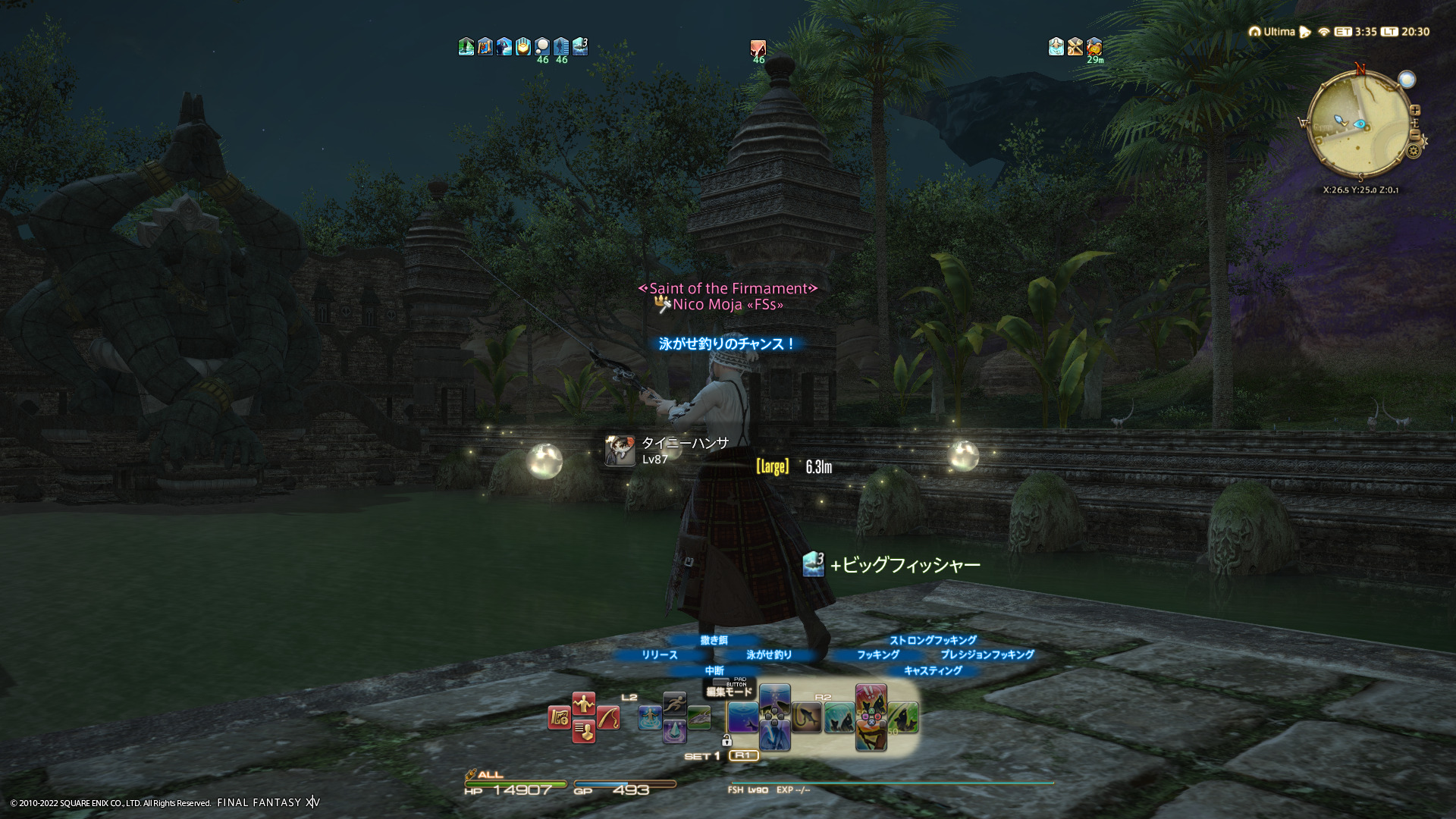
Task: Check the weather icon beside the minimap
Action: (1407, 80)
